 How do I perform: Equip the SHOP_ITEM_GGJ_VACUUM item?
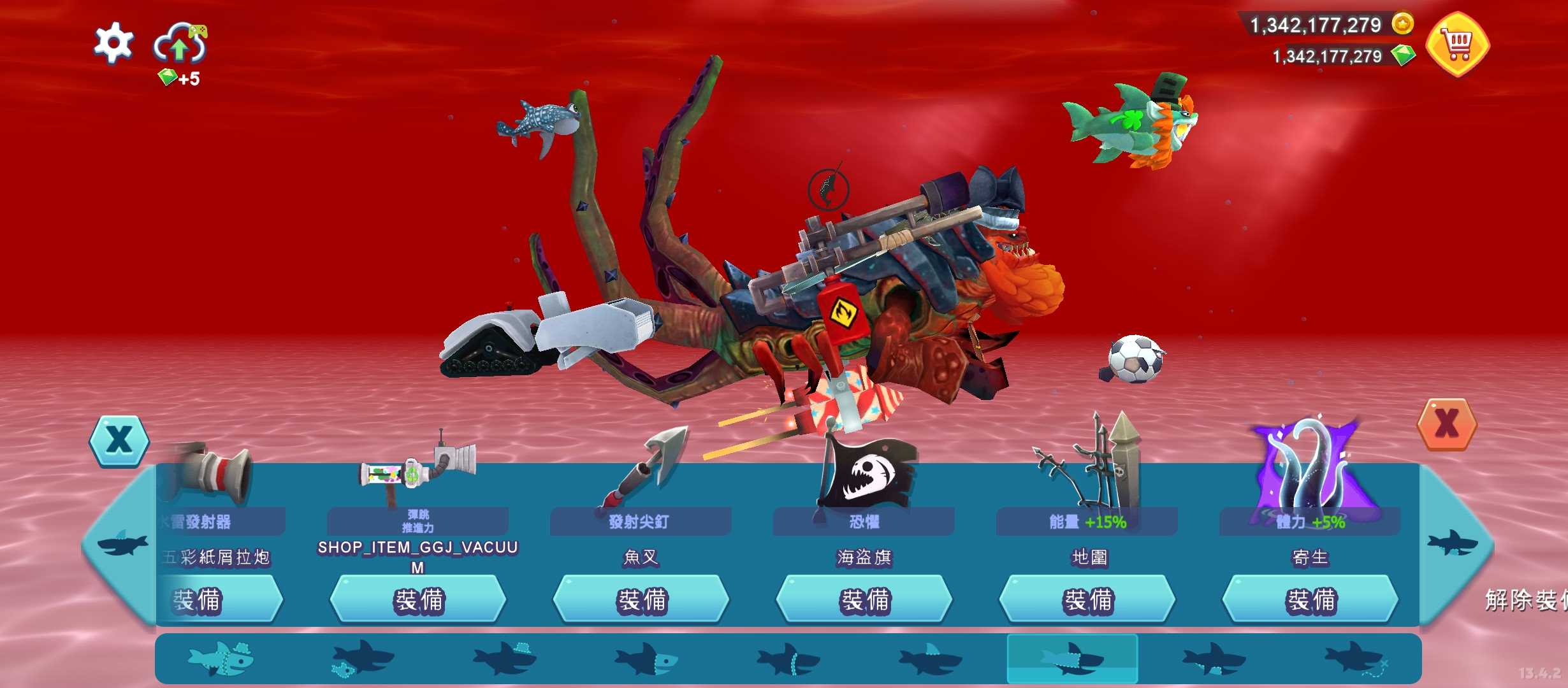click(418, 600)
